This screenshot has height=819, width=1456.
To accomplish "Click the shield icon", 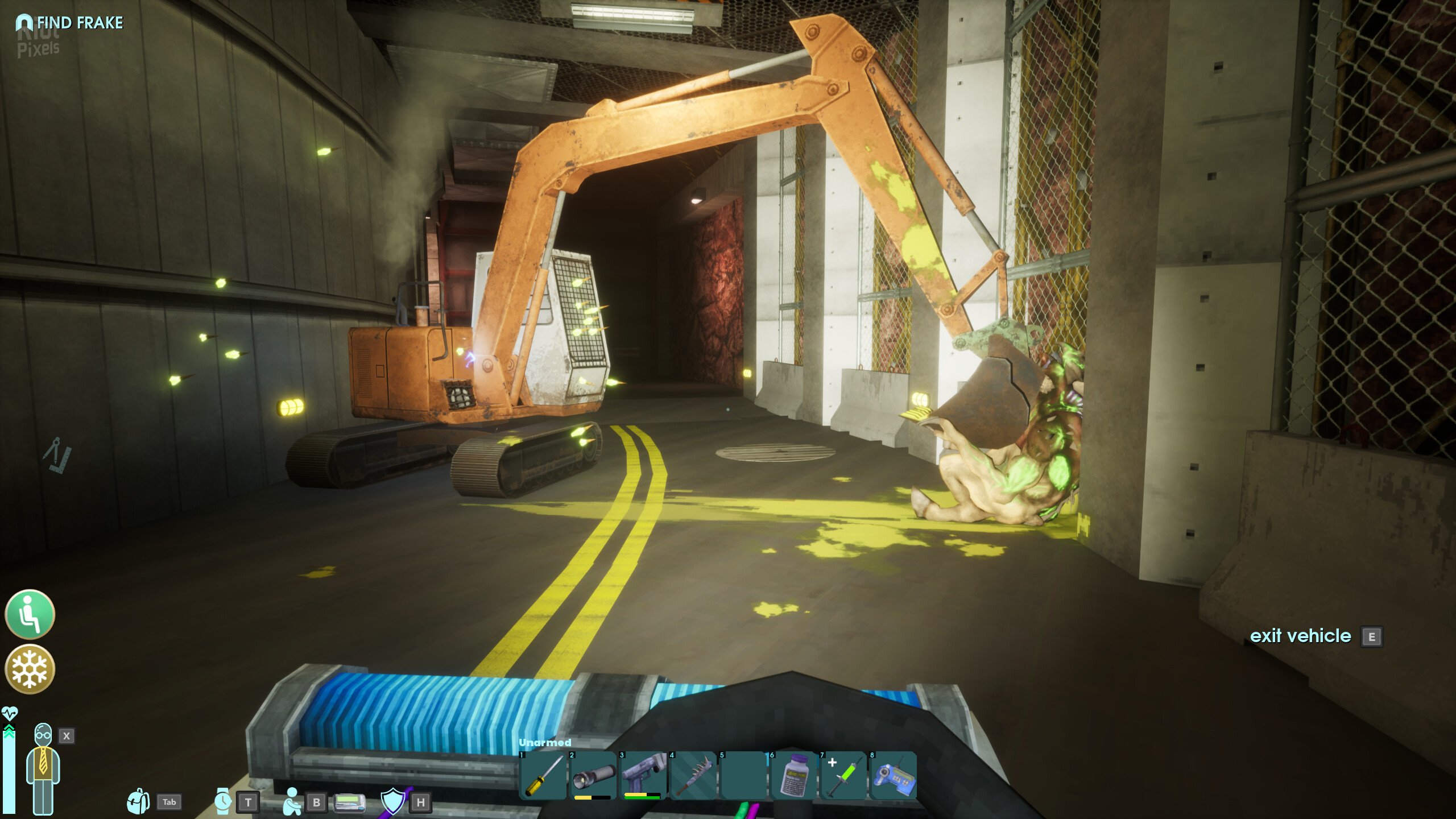I will [x=393, y=801].
